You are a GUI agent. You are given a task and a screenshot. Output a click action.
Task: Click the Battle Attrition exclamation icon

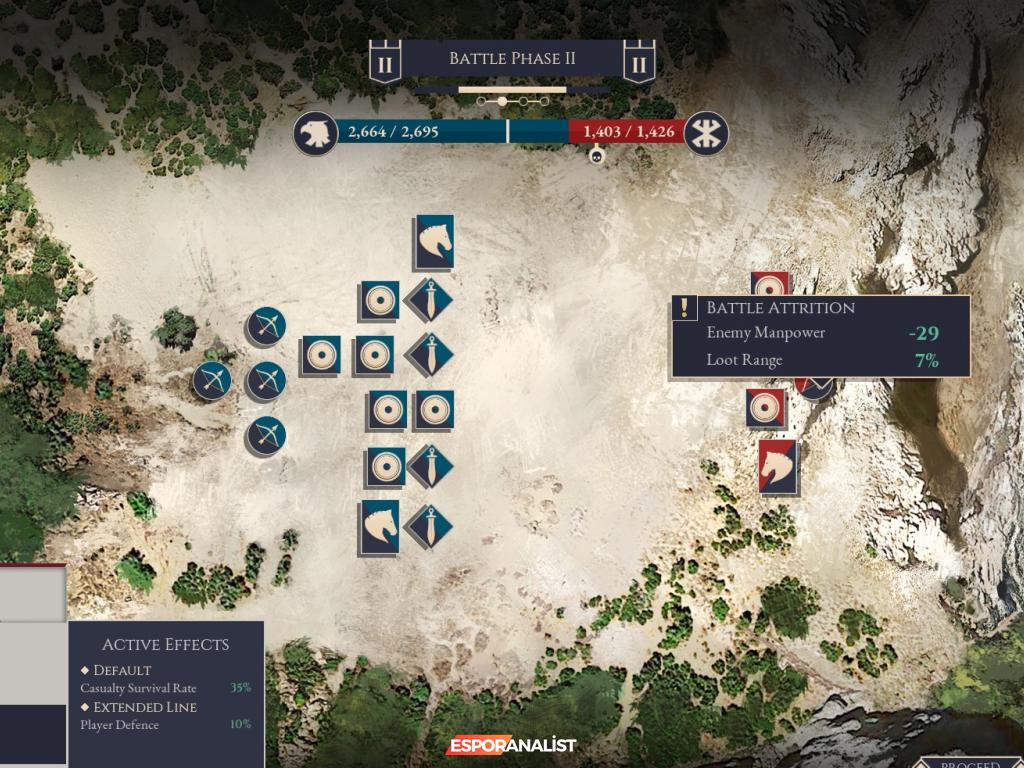point(684,308)
